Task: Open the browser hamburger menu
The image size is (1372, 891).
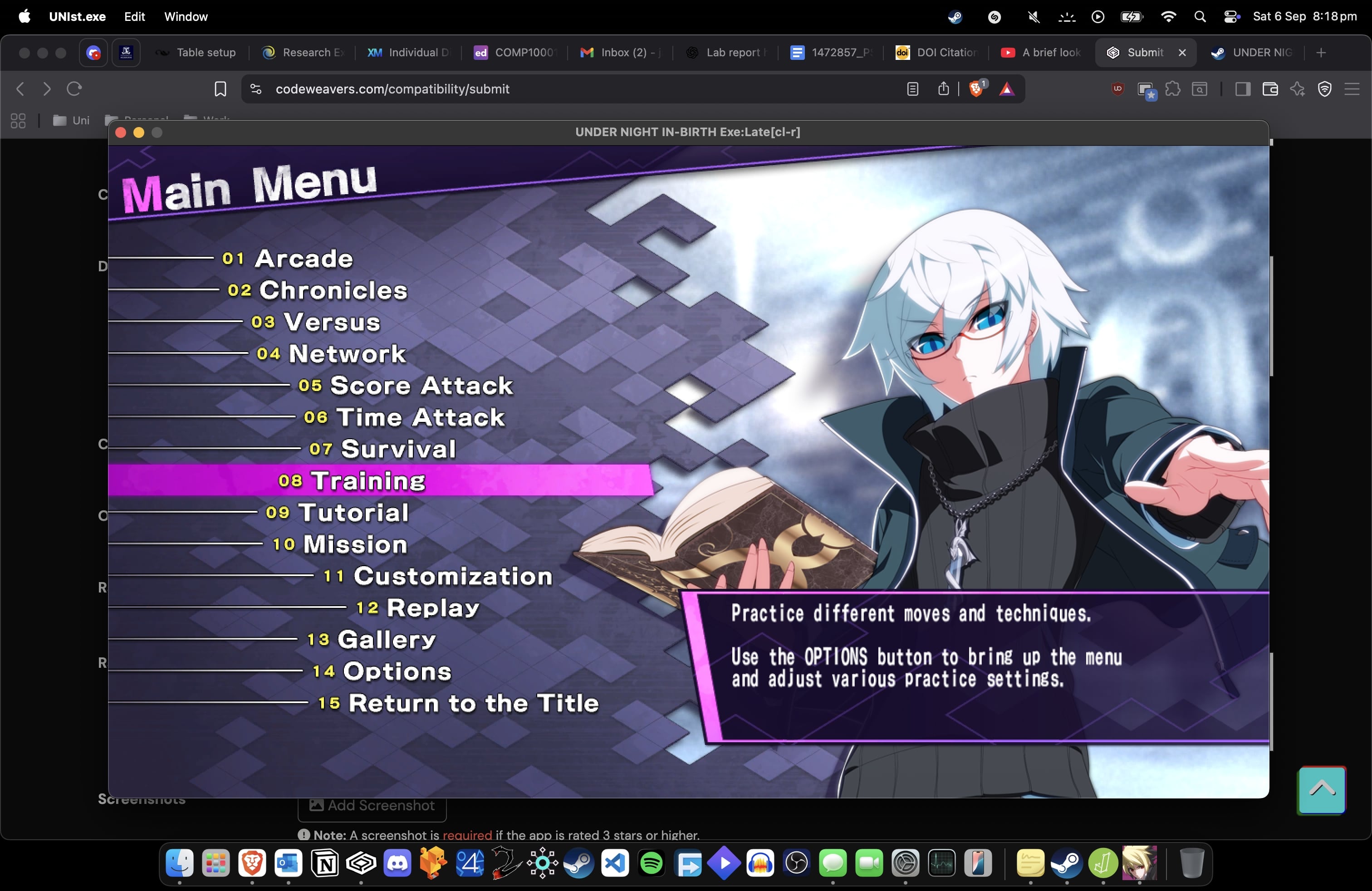Action: click(1352, 89)
